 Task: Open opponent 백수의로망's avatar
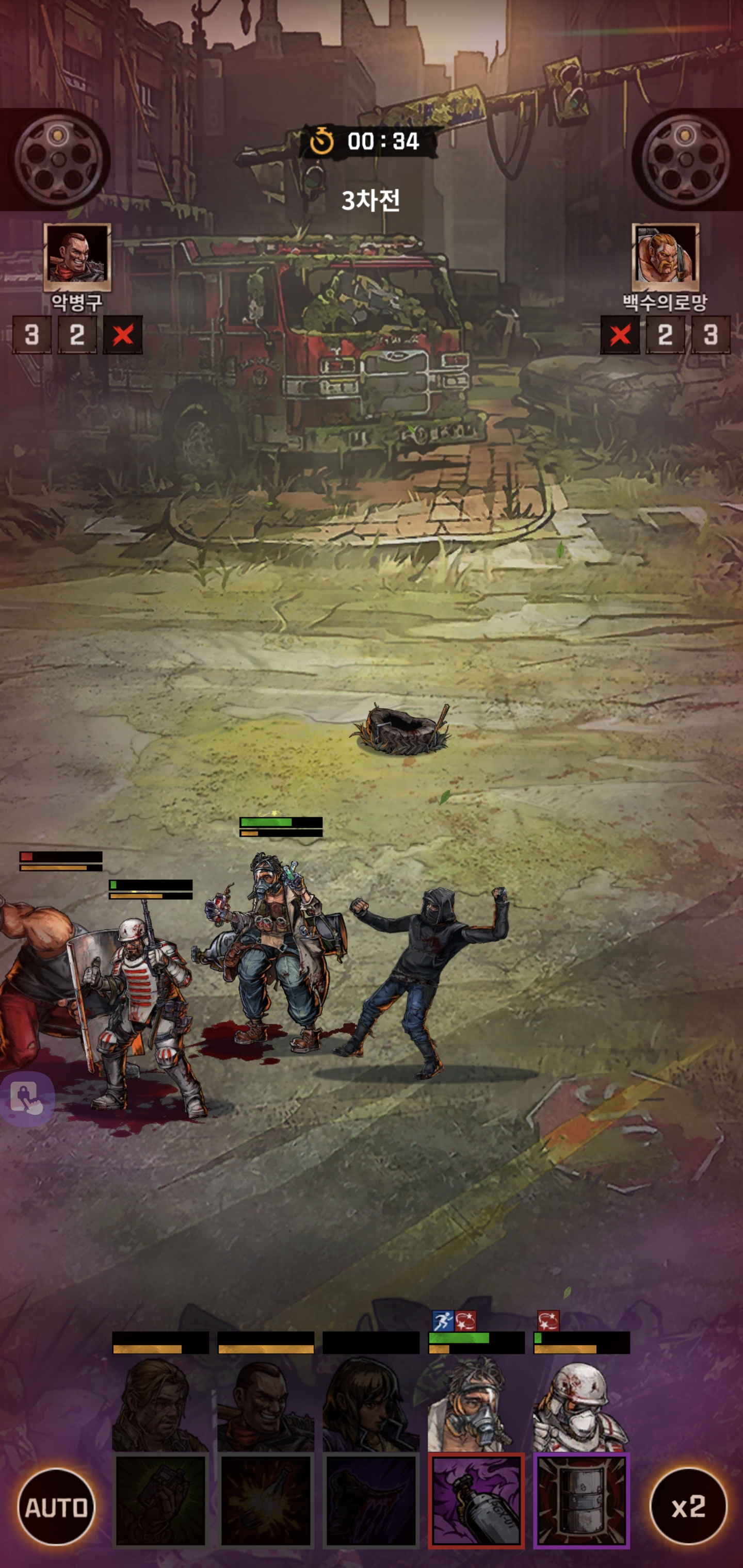(665, 256)
